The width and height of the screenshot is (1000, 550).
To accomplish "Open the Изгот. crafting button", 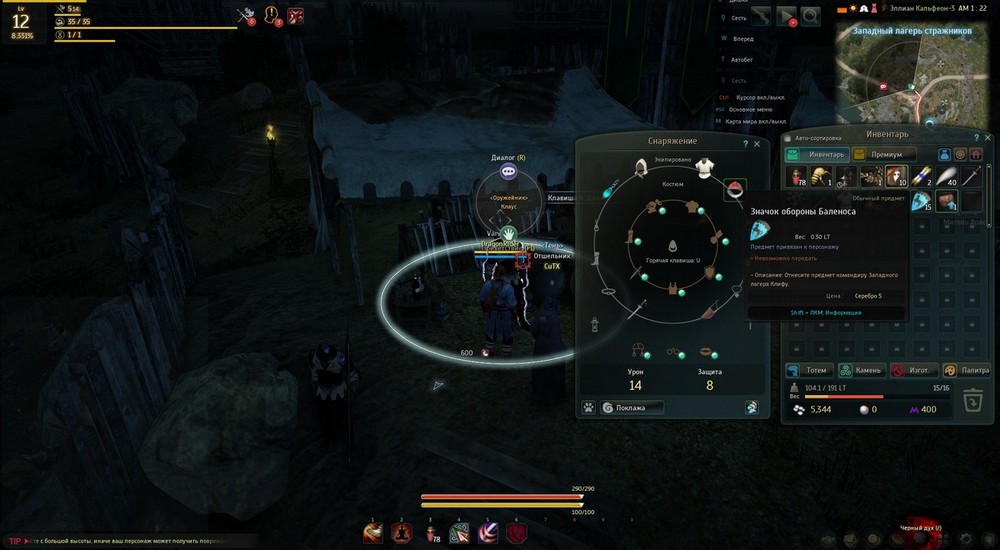I will pos(911,370).
